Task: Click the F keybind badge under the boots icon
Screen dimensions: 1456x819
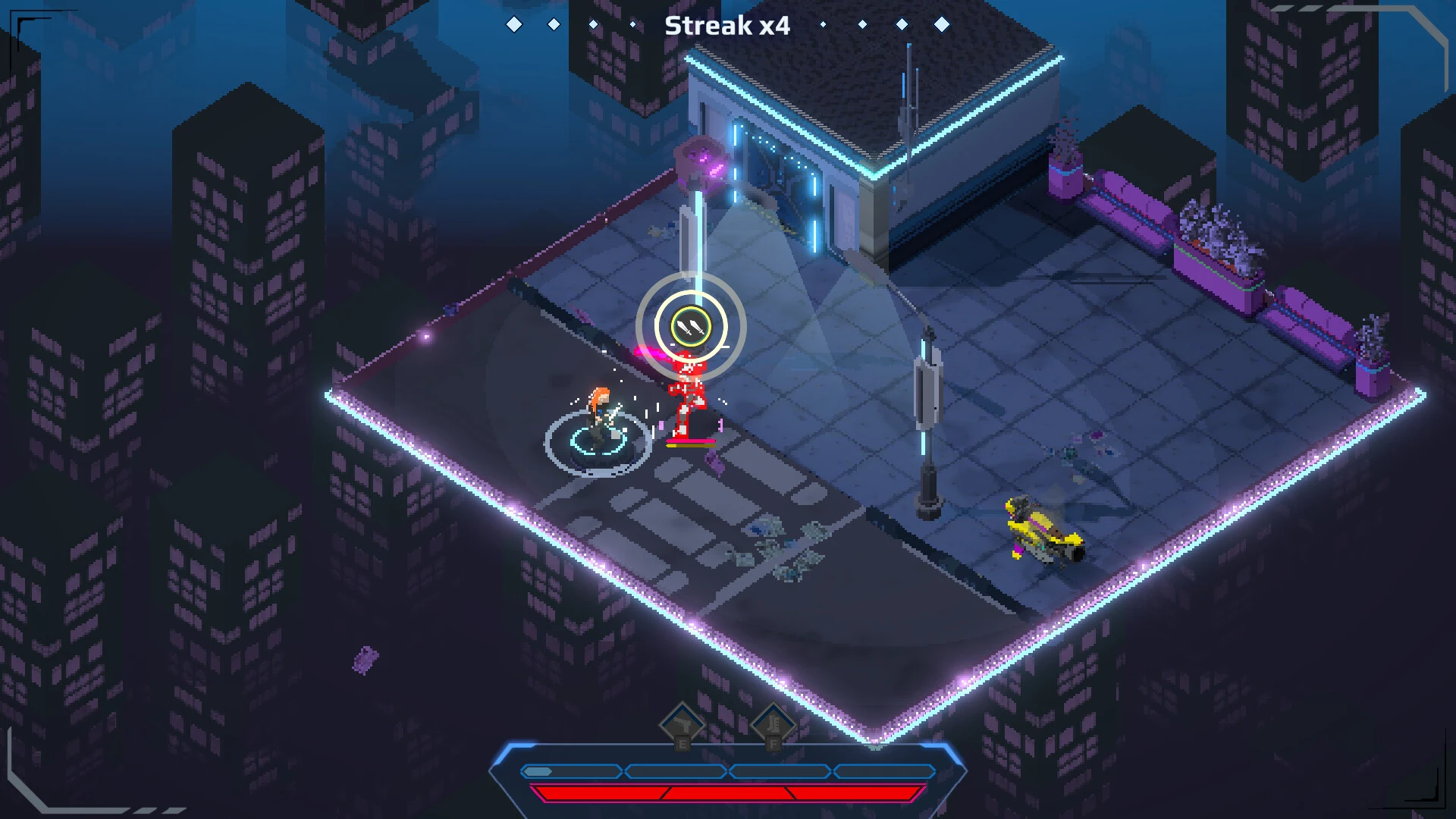Action: point(773,745)
